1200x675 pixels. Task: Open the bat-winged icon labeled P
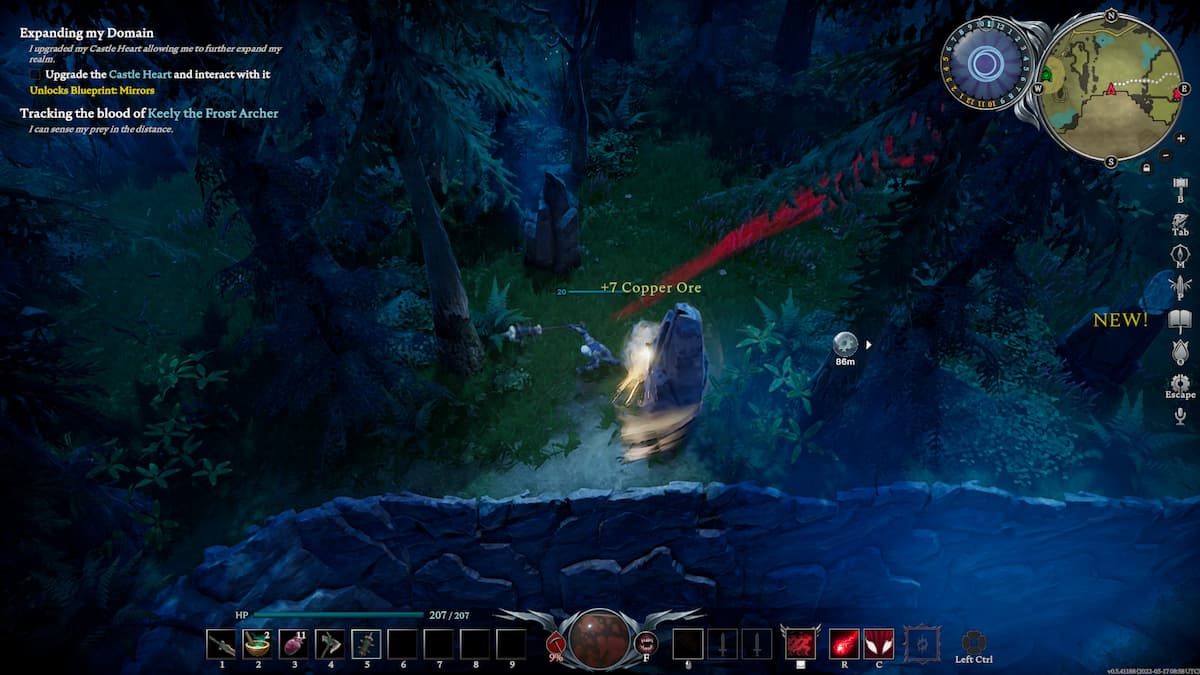coord(1180,287)
